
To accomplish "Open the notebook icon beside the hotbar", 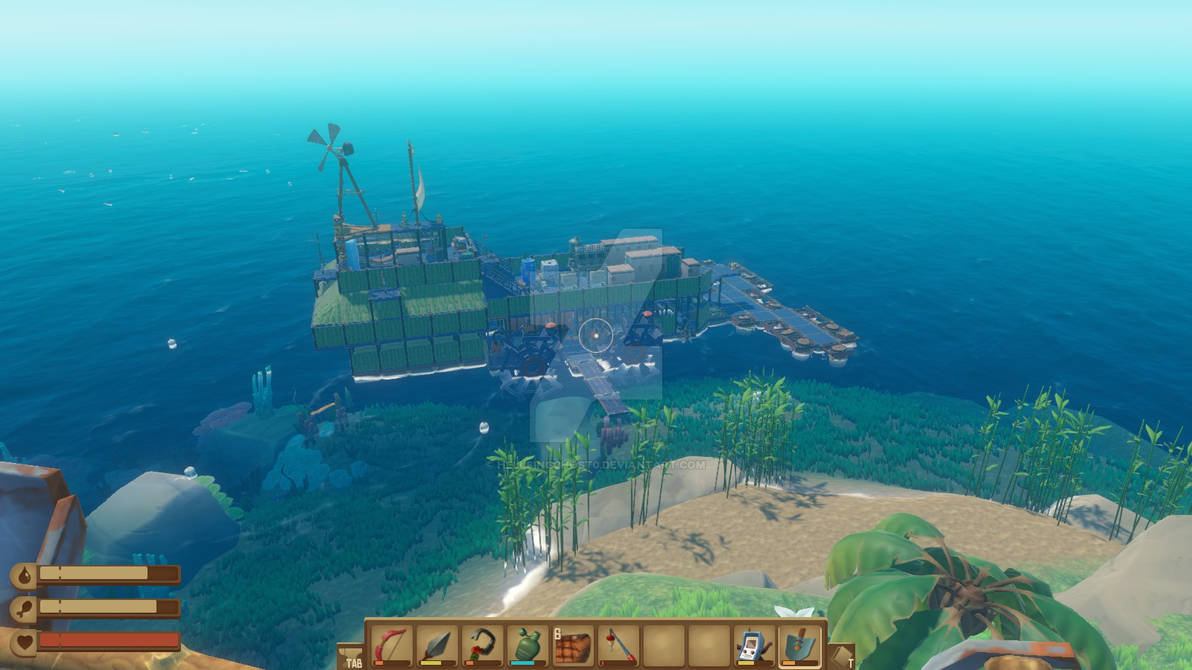I will (841, 656).
